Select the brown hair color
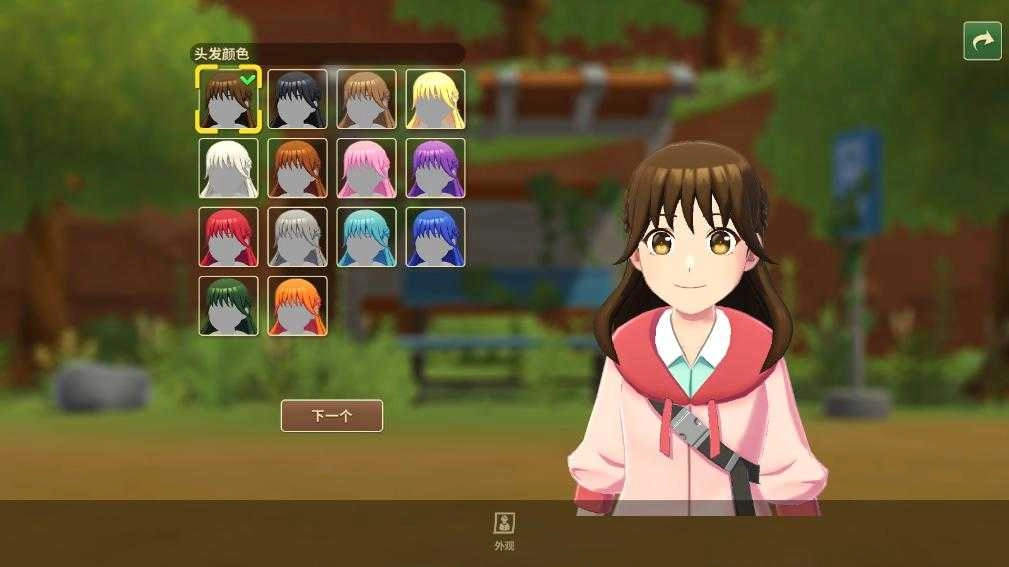1009x567 pixels. point(228,99)
